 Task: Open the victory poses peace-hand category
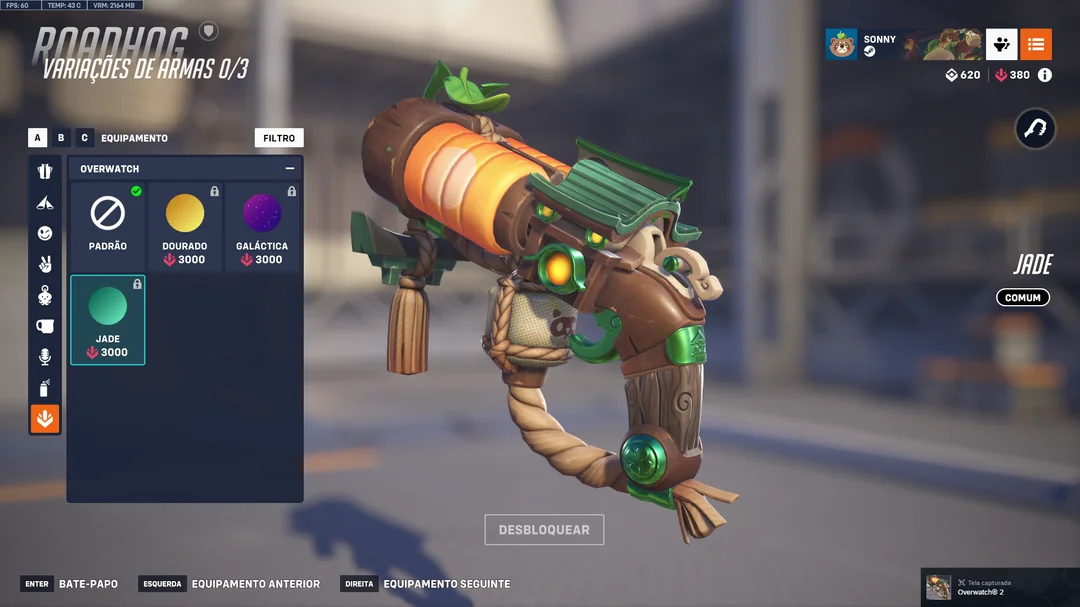click(x=45, y=264)
